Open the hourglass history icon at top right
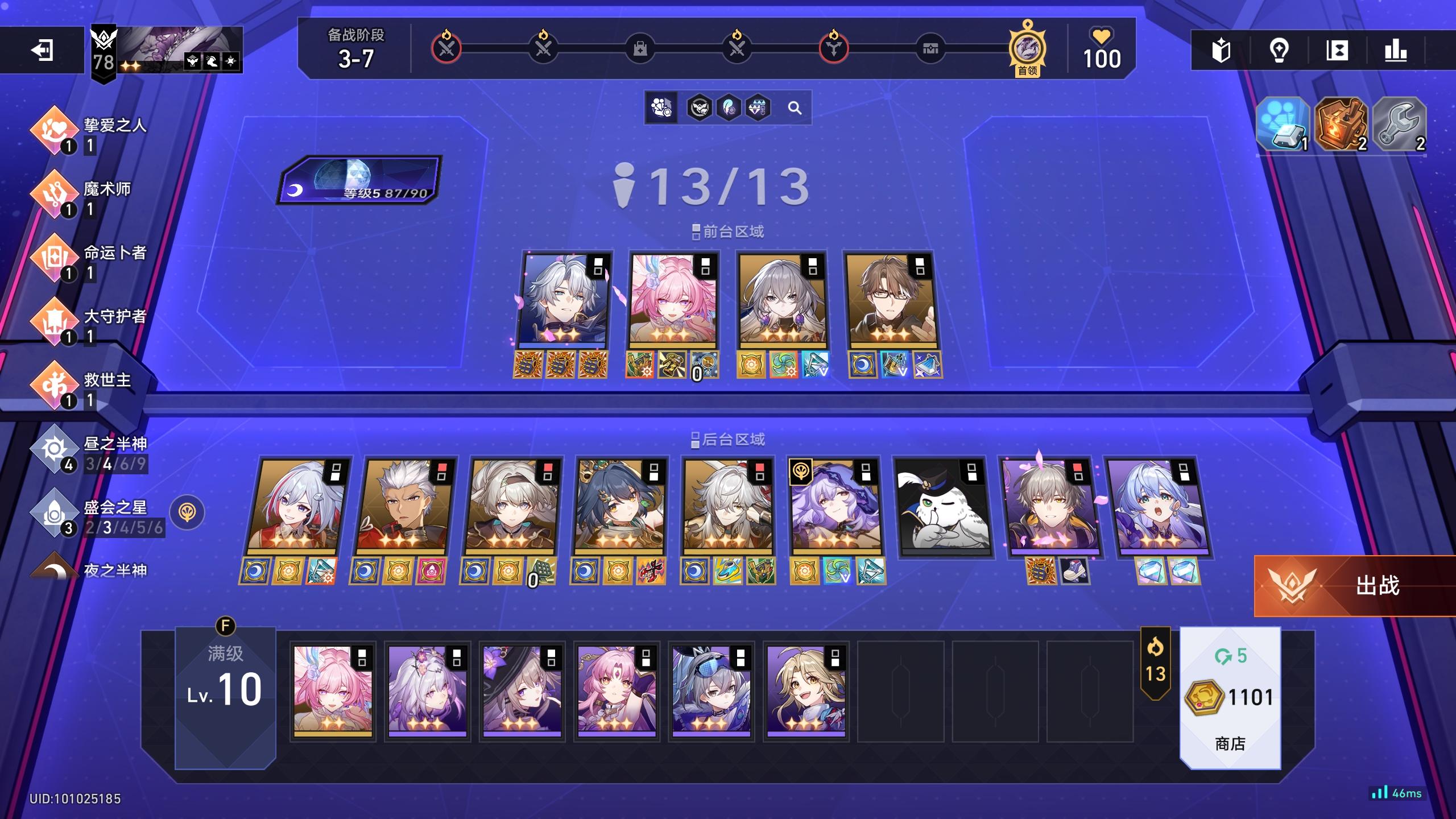This screenshot has width=1456, height=819. (x=1338, y=51)
